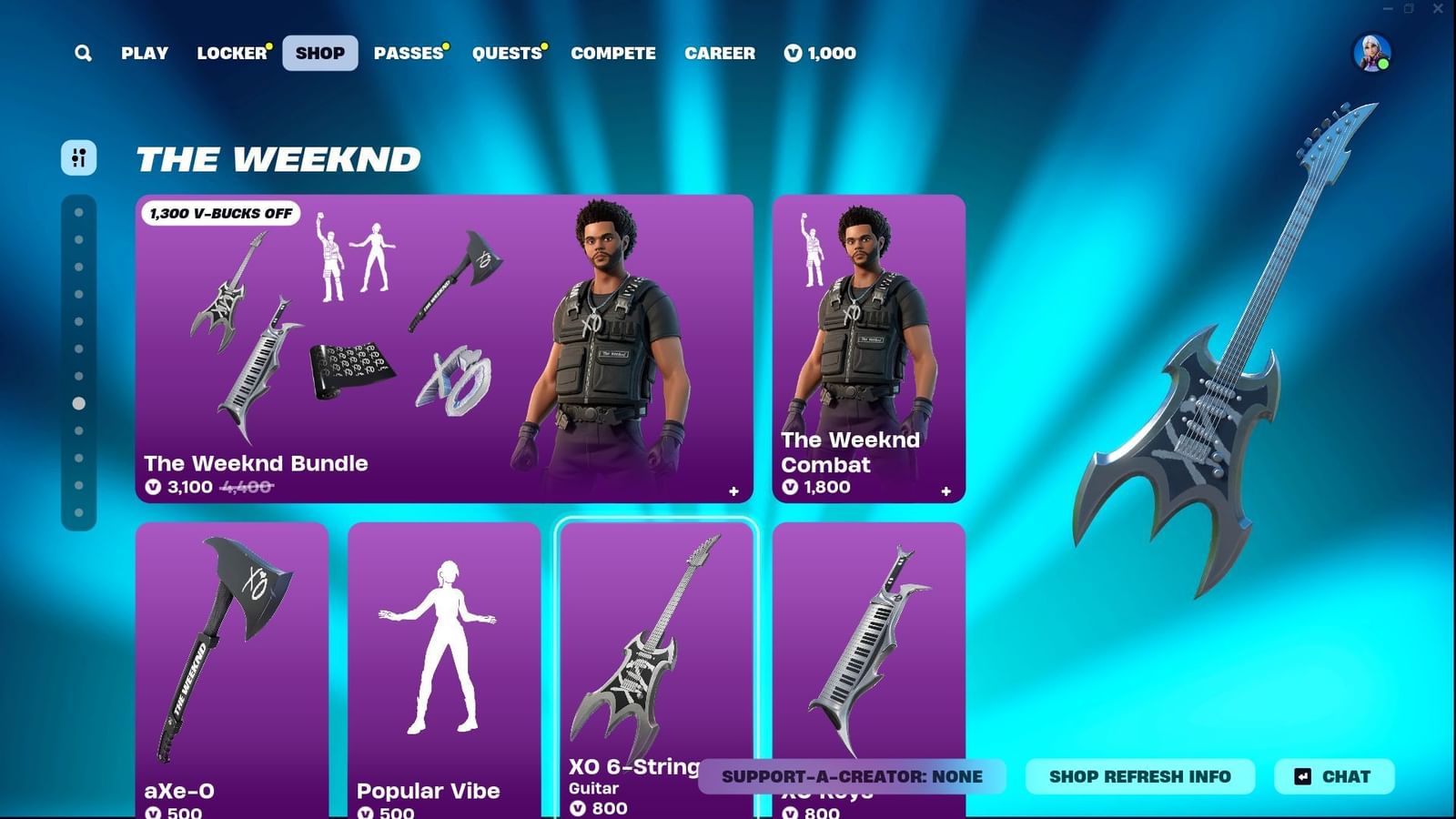Select the COMPETE menu entry
The width and height of the screenshot is (1456, 819).
tap(613, 53)
